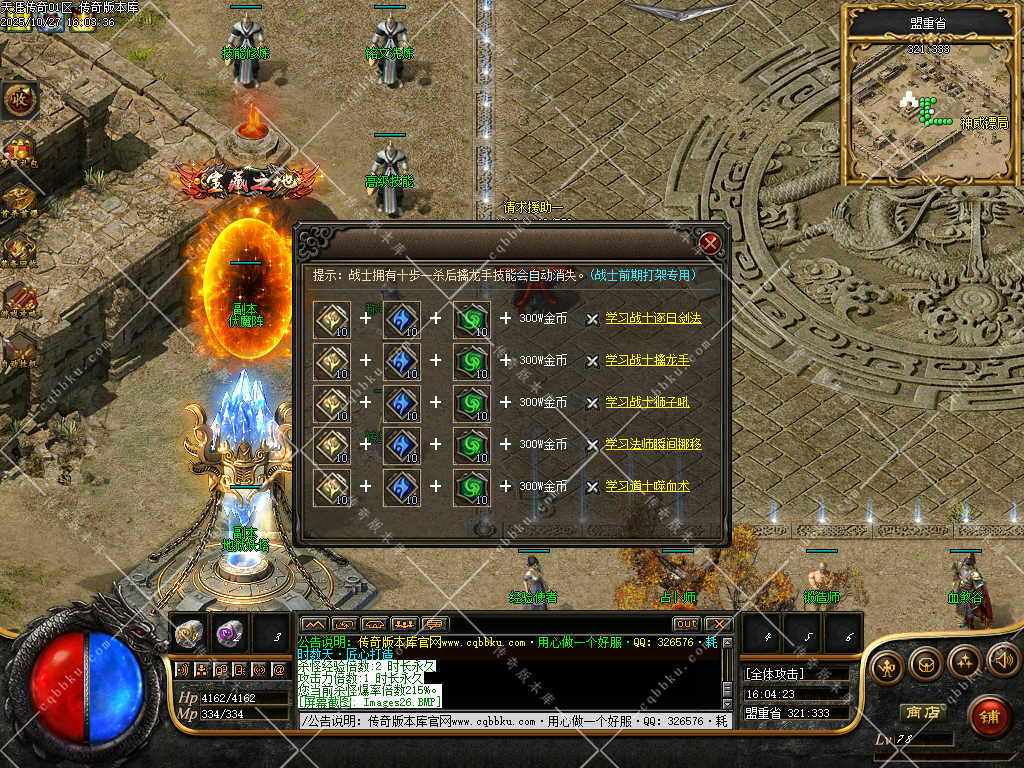This screenshot has height=768, width=1024.
Task: Learn warrior skill 逐日剑法
Action: (x=653, y=318)
